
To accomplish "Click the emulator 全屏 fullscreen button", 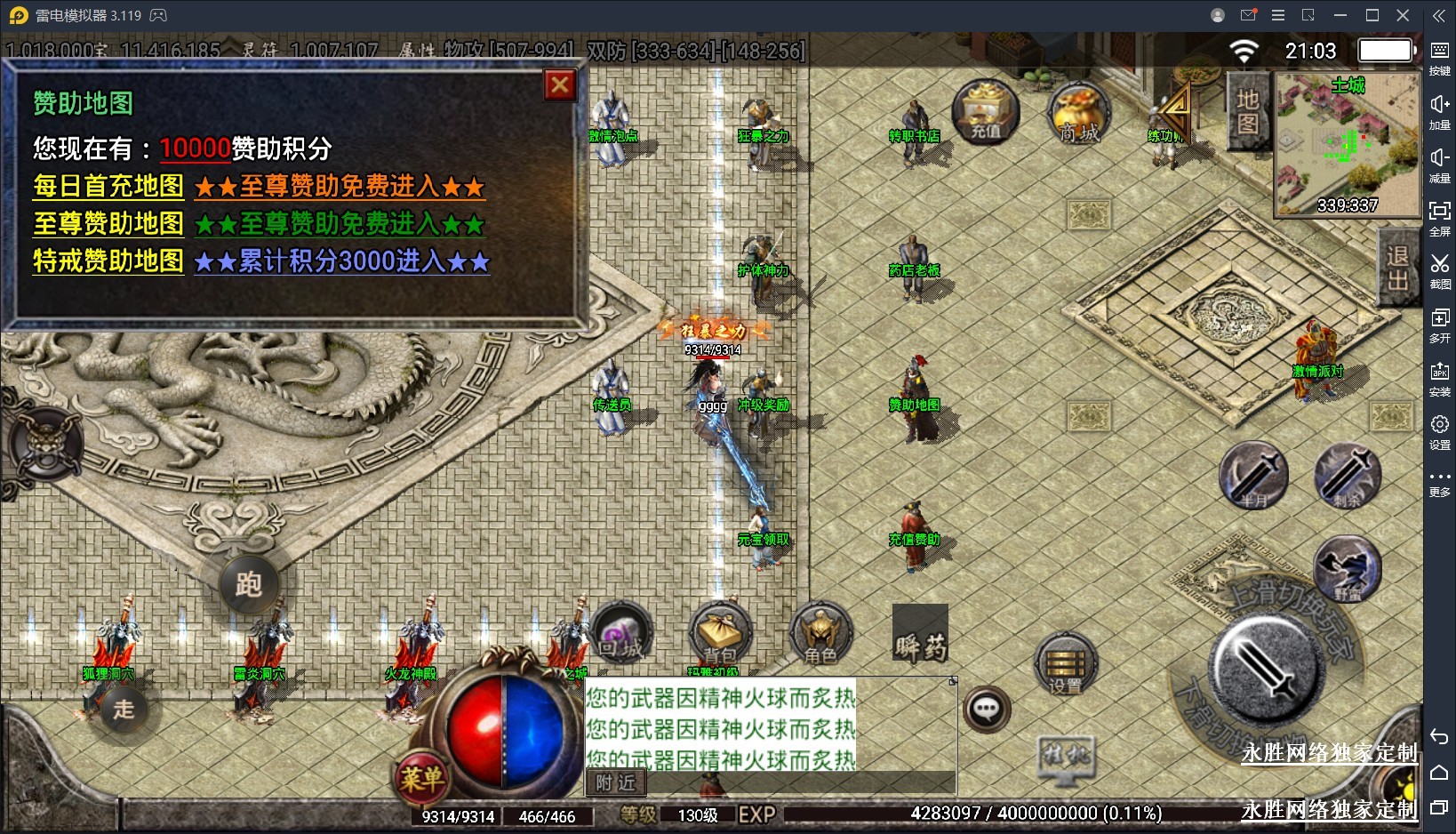I will [1440, 217].
